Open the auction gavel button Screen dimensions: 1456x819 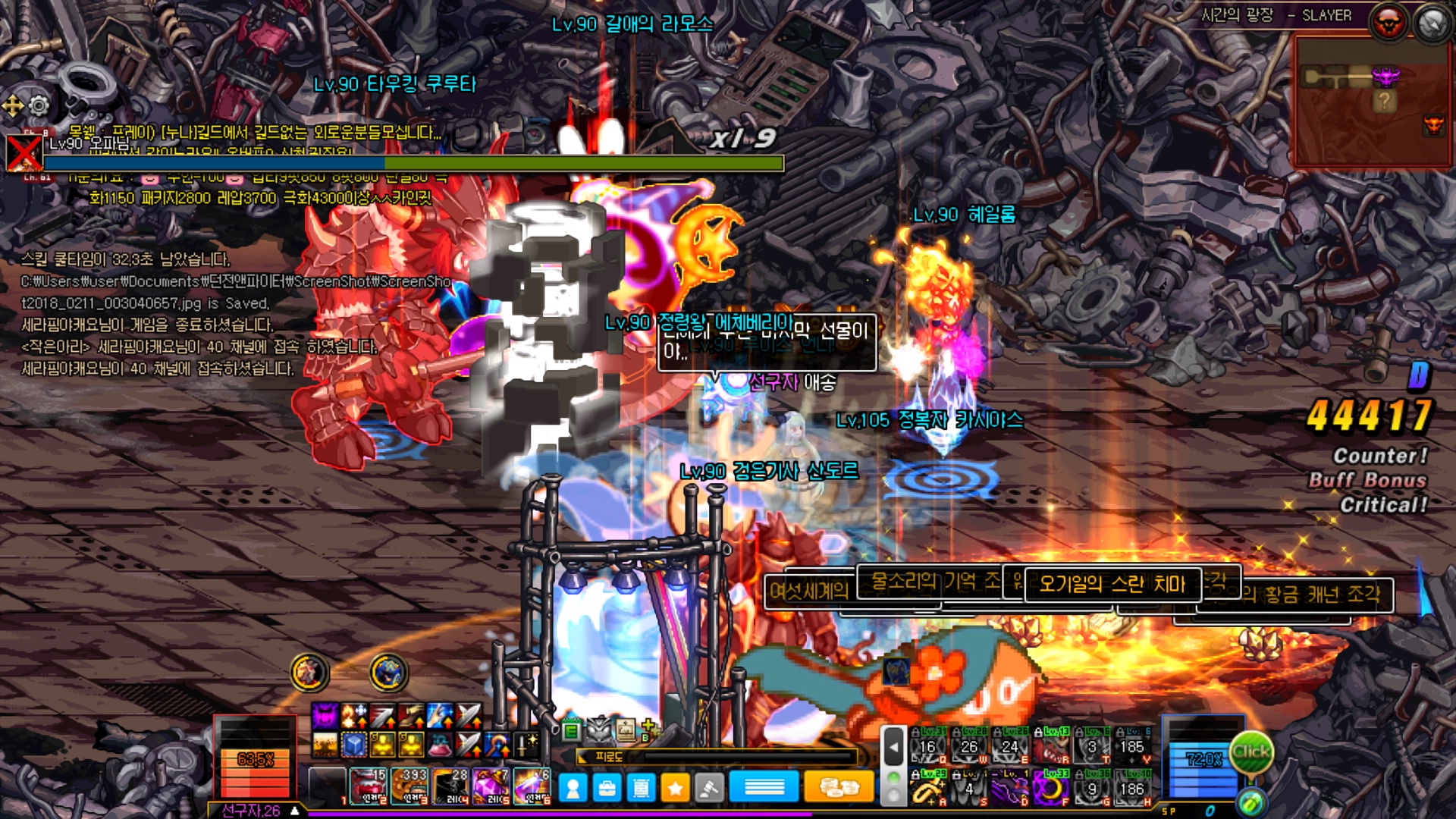pyautogui.click(x=709, y=789)
